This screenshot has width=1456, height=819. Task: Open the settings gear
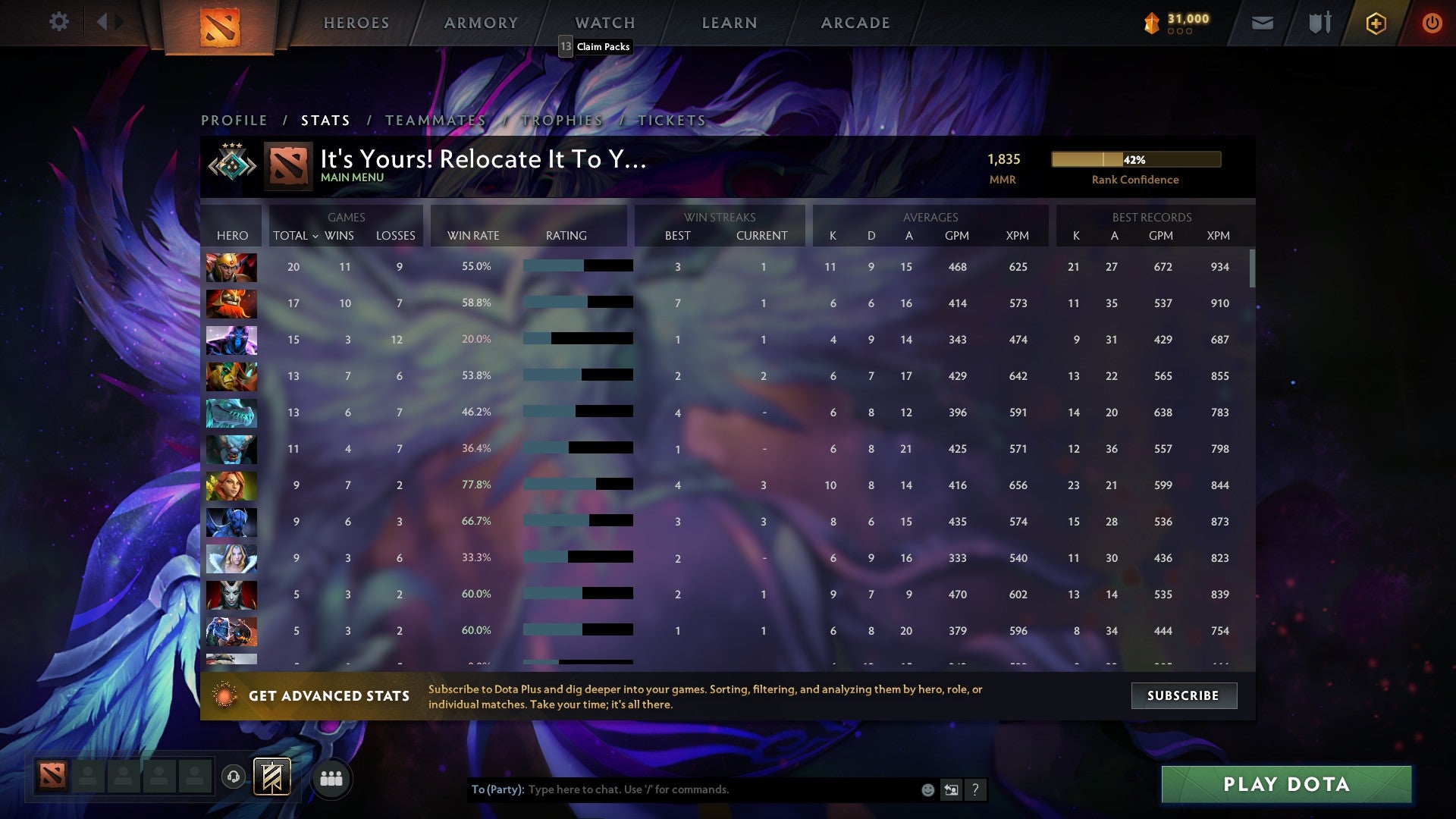pos(59,22)
